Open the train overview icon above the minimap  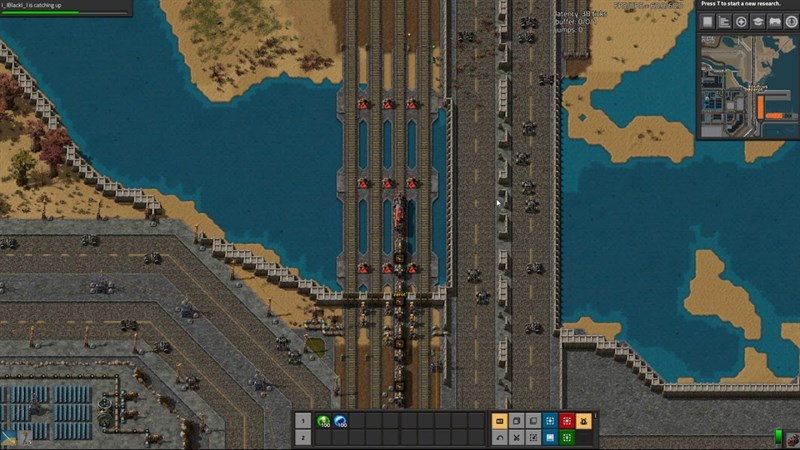[775, 21]
